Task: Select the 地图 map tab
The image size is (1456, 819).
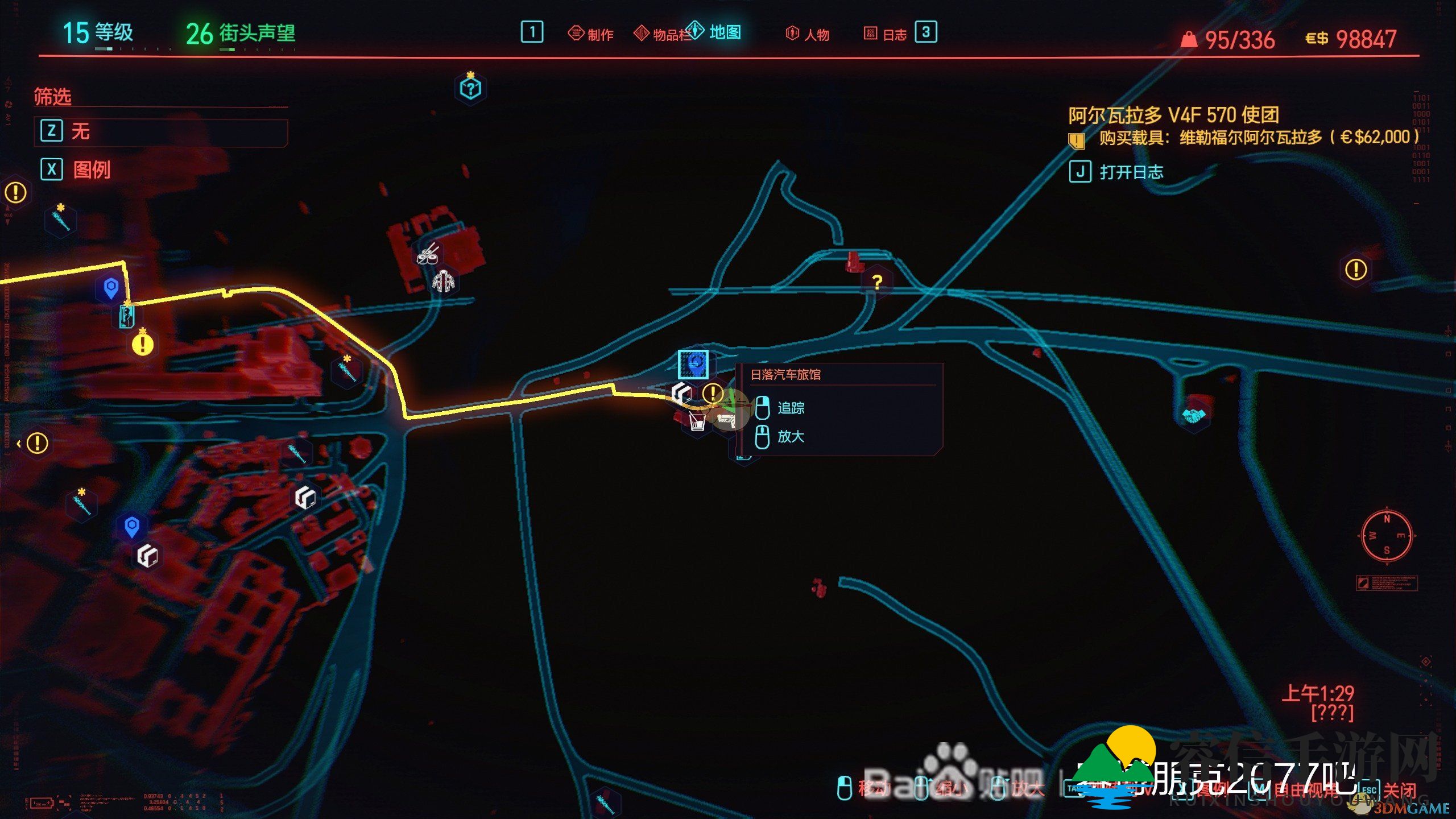Action: click(714, 32)
